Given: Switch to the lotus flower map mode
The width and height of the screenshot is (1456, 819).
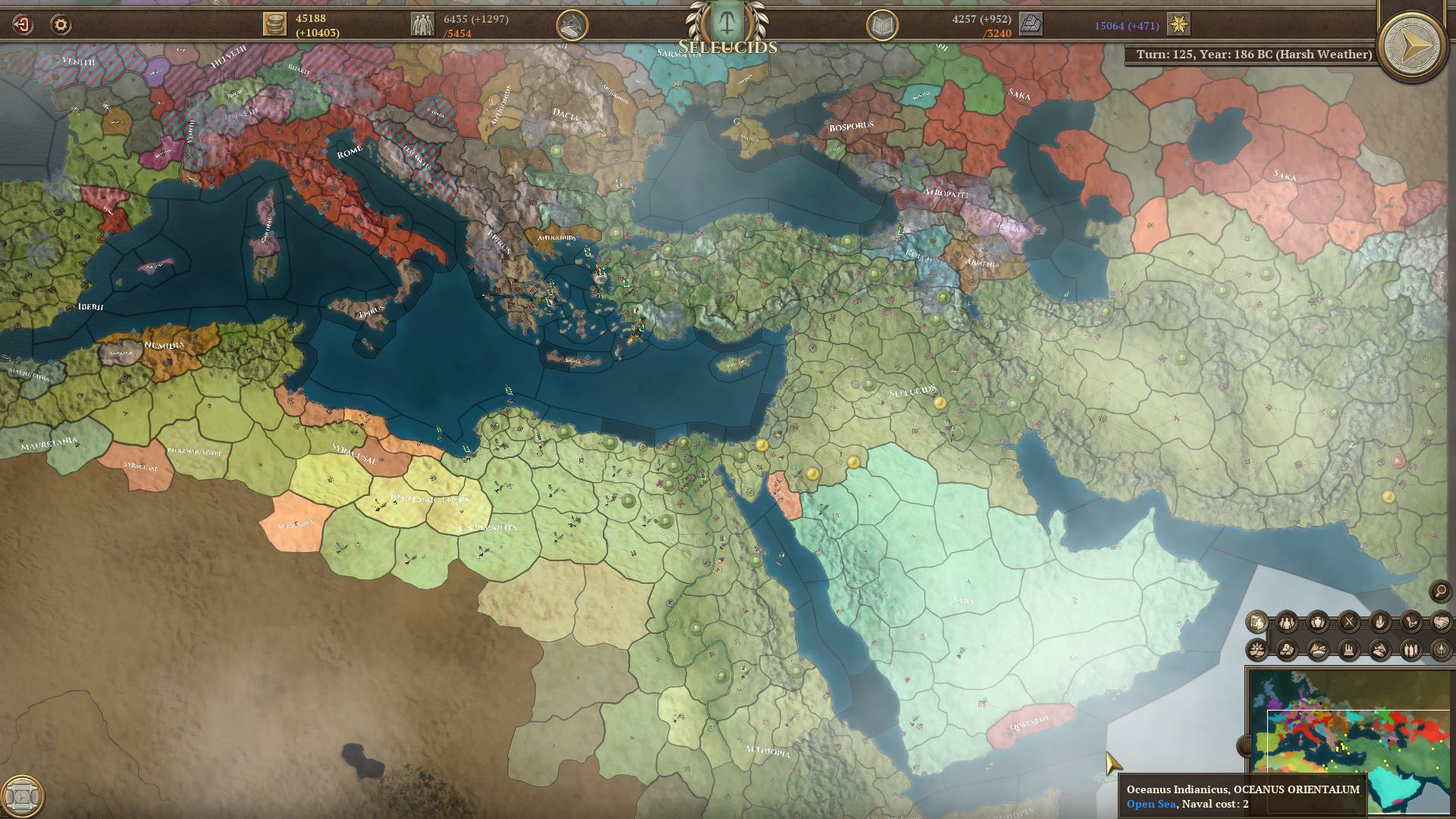Looking at the screenshot, I should coord(1257,650).
